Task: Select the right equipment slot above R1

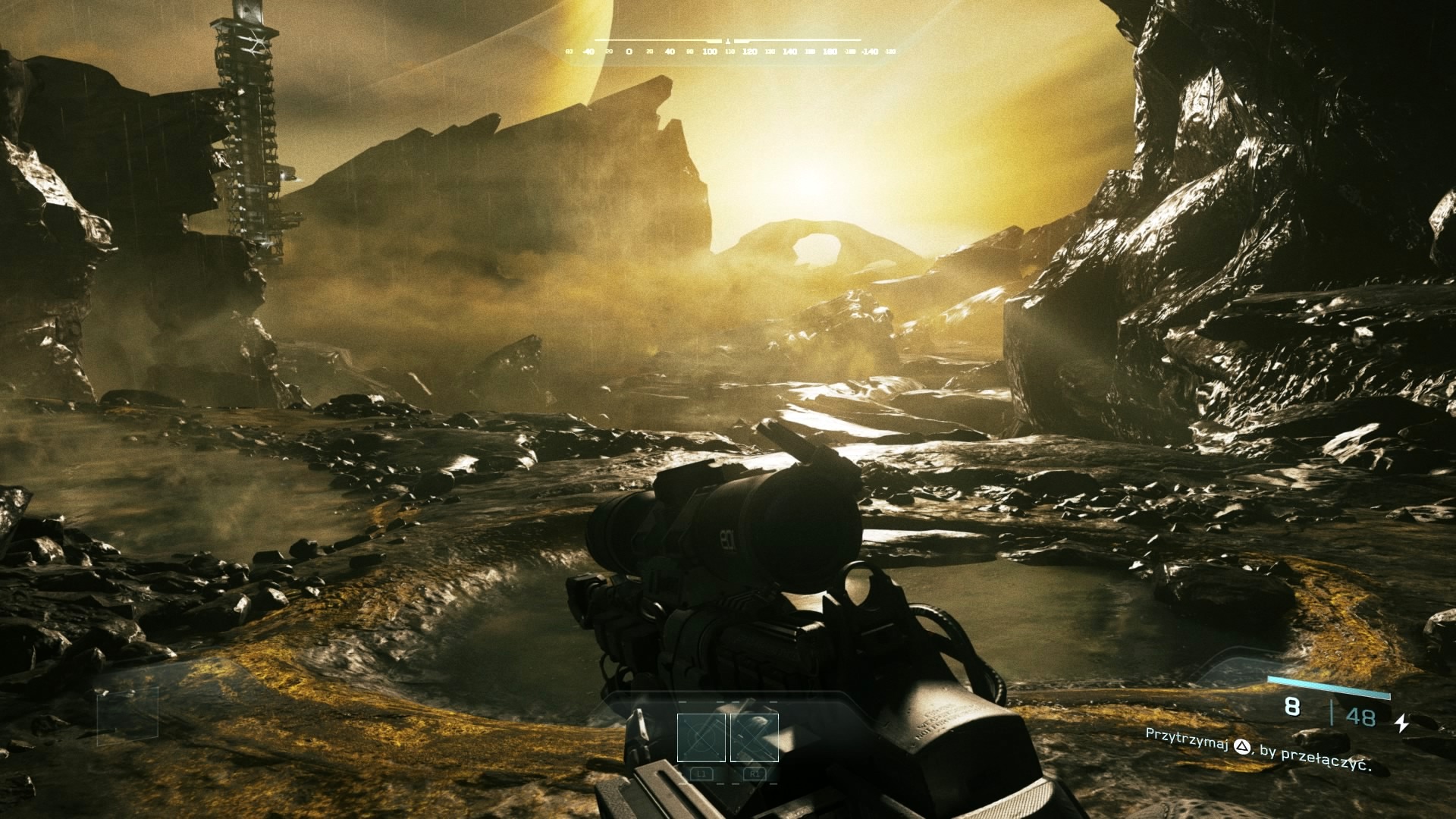Action: [x=755, y=737]
